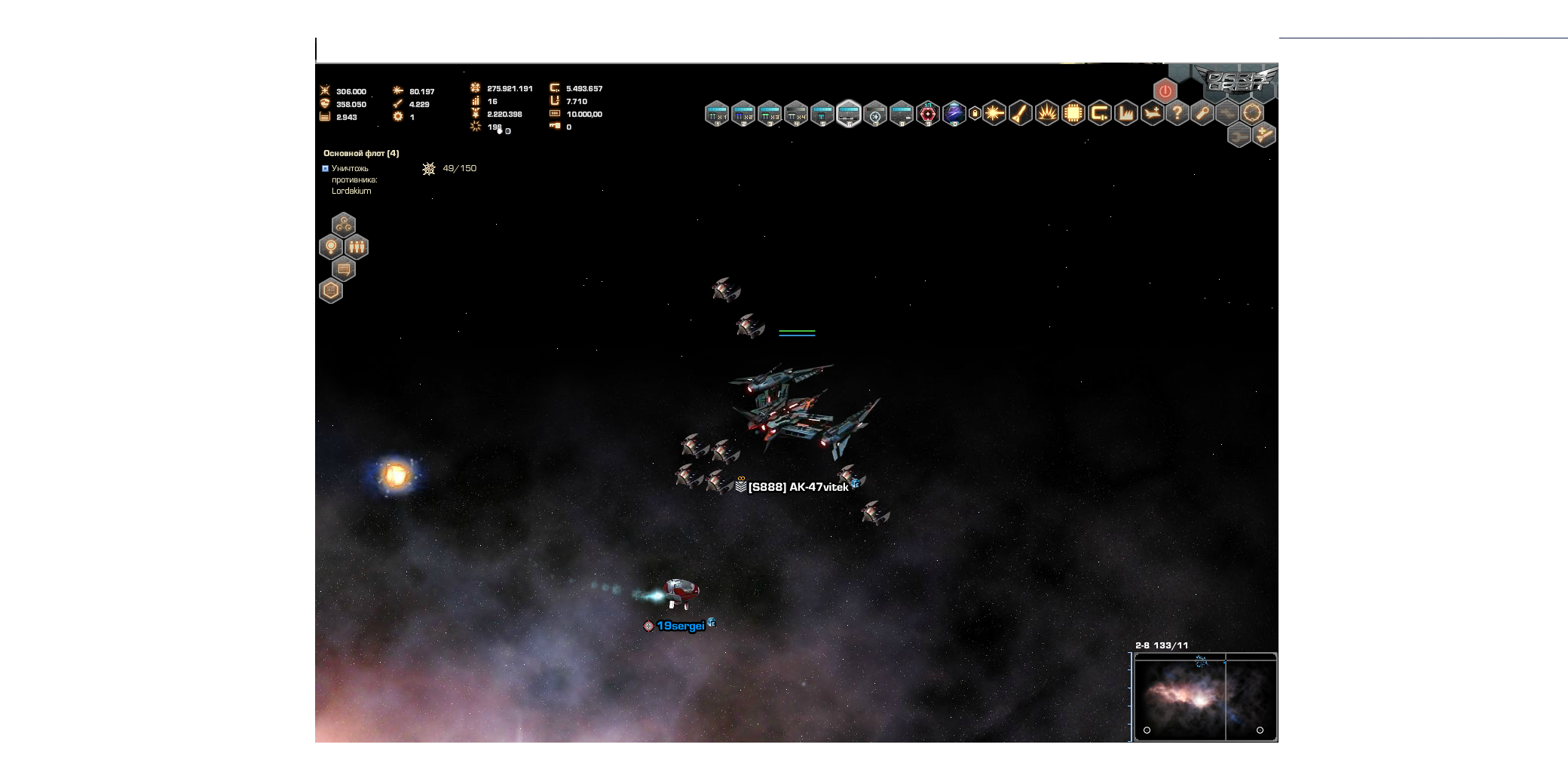Select the x2 laser ammo slot

(743, 114)
